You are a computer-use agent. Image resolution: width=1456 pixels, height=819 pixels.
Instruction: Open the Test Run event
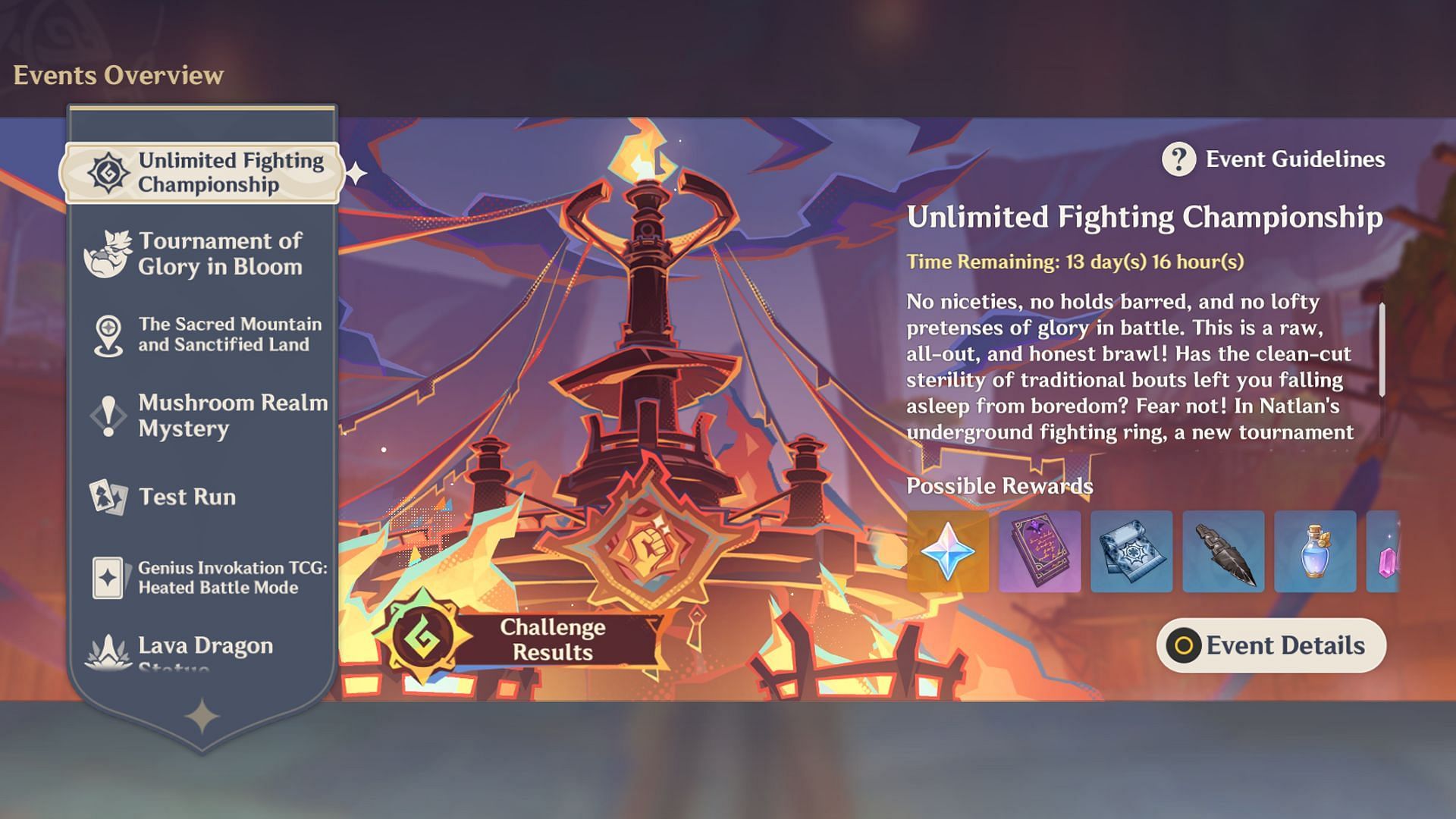click(x=201, y=497)
